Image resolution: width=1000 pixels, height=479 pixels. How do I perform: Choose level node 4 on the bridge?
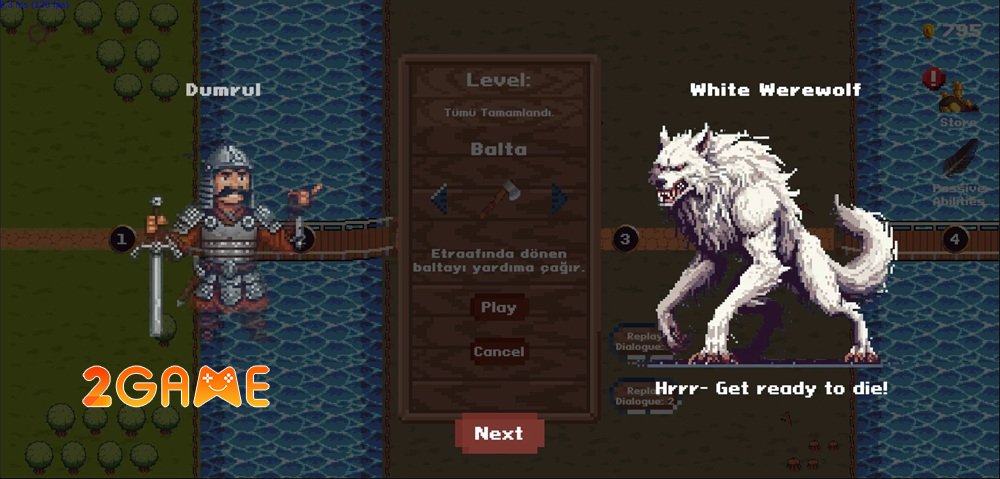[x=954, y=239]
